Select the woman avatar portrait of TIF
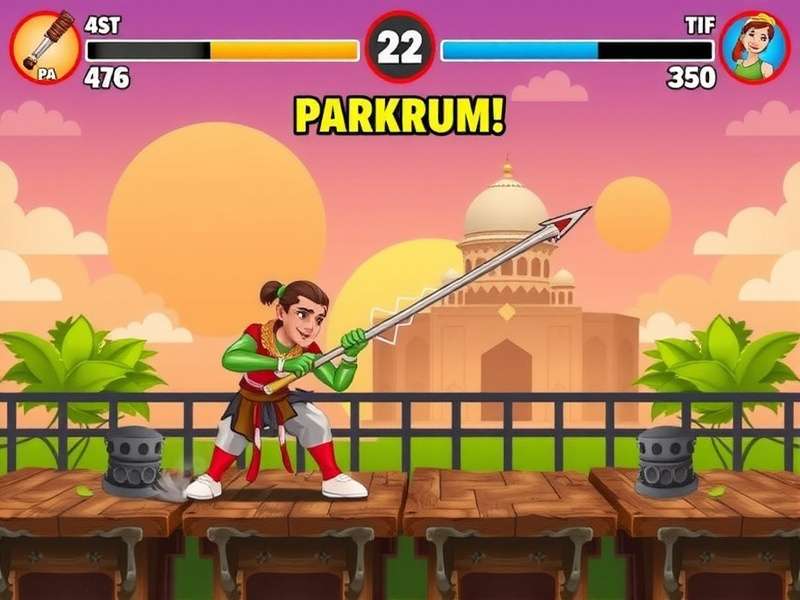The width and height of the screenshot is (800, 600). 755,47
